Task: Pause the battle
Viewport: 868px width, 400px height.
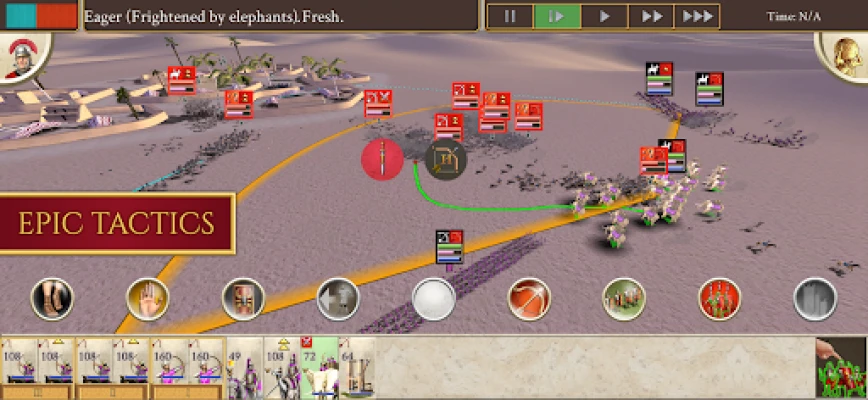Action: tap(510, 16)
